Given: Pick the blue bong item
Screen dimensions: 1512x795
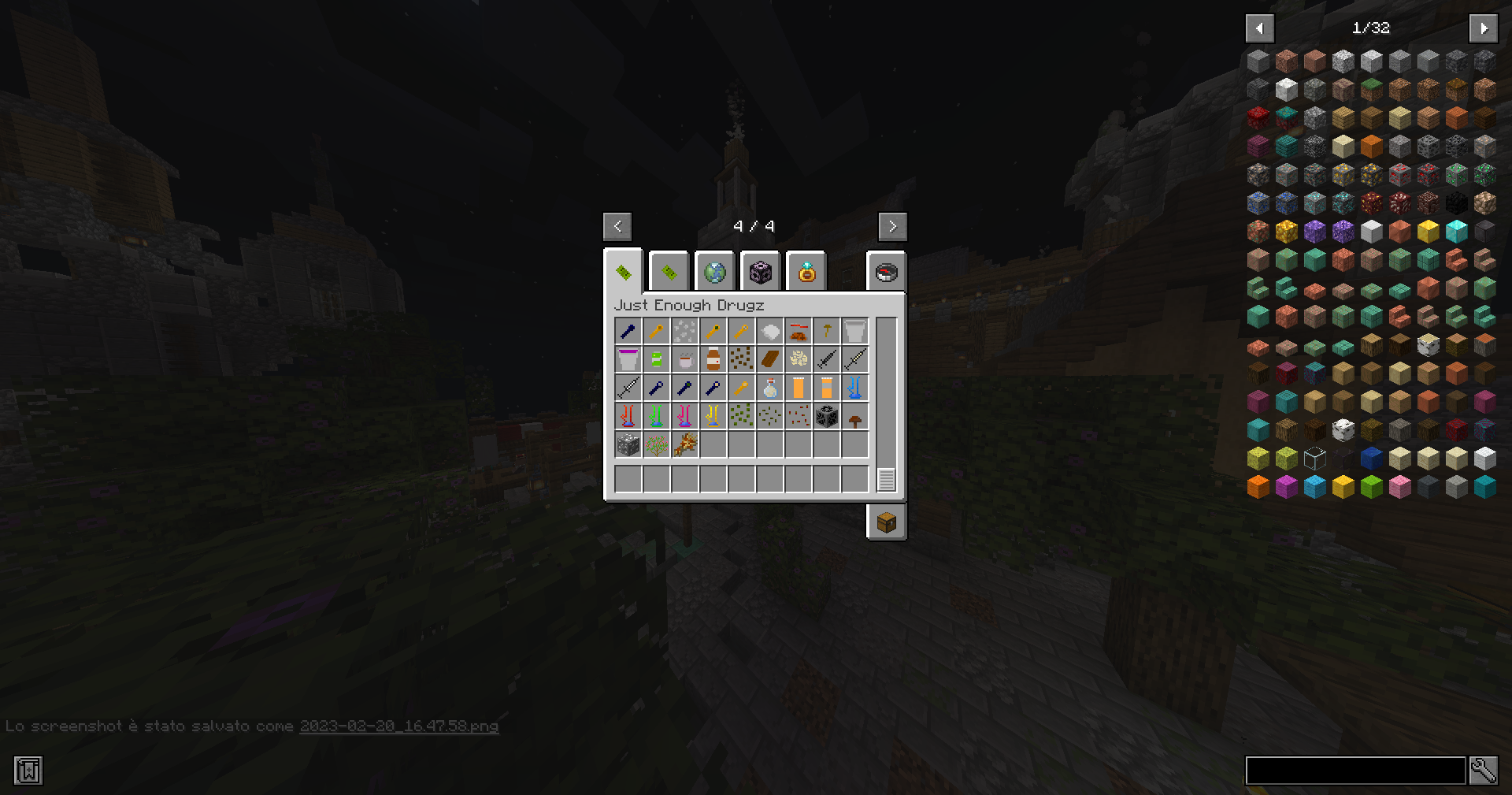Looking at the screenshot, I should pyautogui.click(x=854, y=388).
